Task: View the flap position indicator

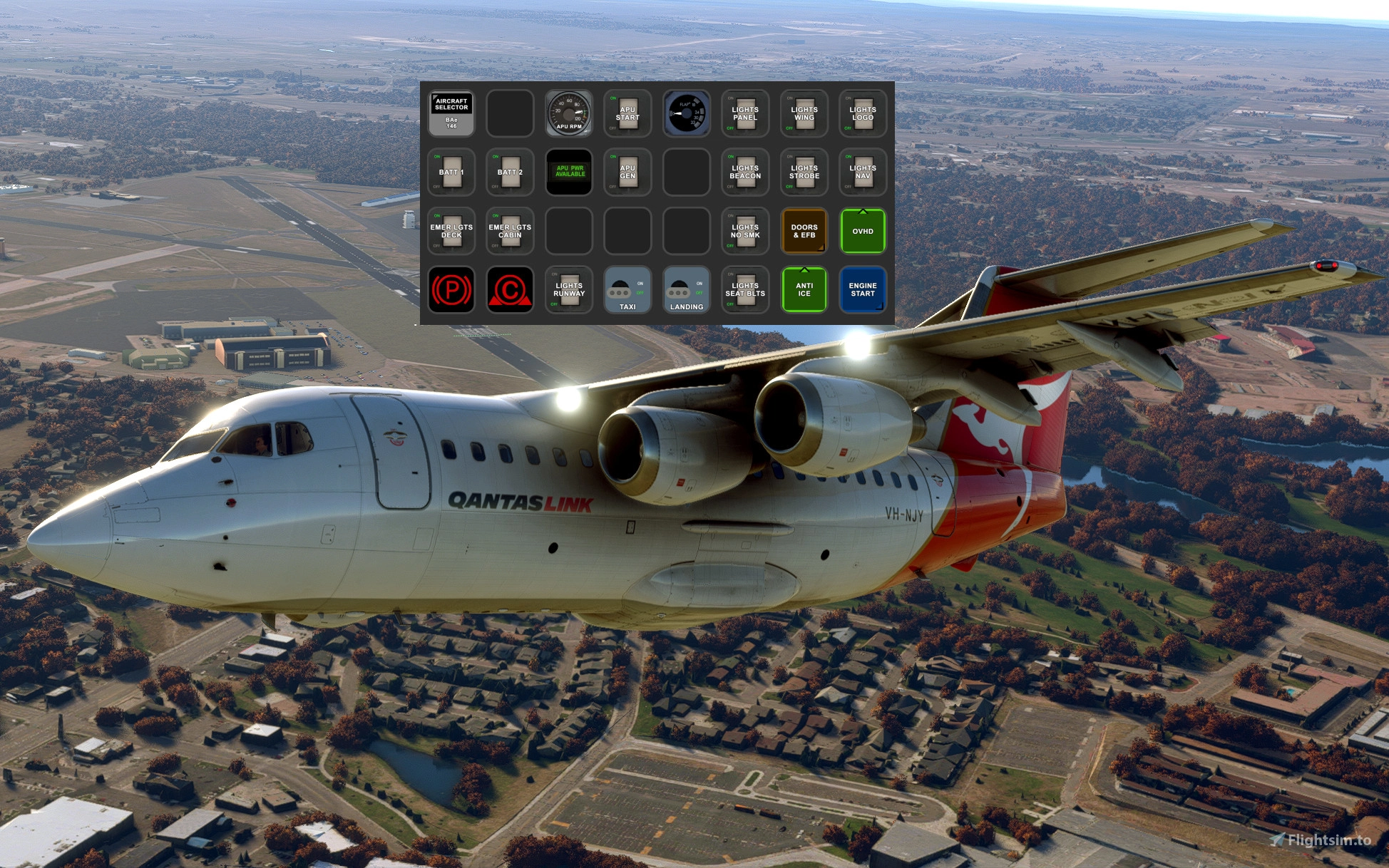Action: click(x=686, y=113)
